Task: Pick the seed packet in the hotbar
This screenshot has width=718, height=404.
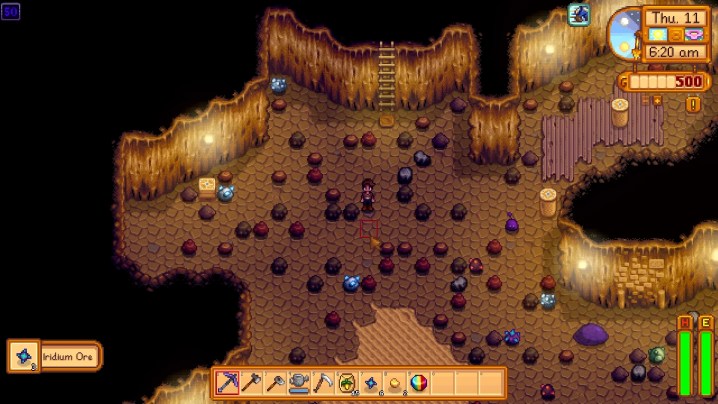Action: [348, 383]
